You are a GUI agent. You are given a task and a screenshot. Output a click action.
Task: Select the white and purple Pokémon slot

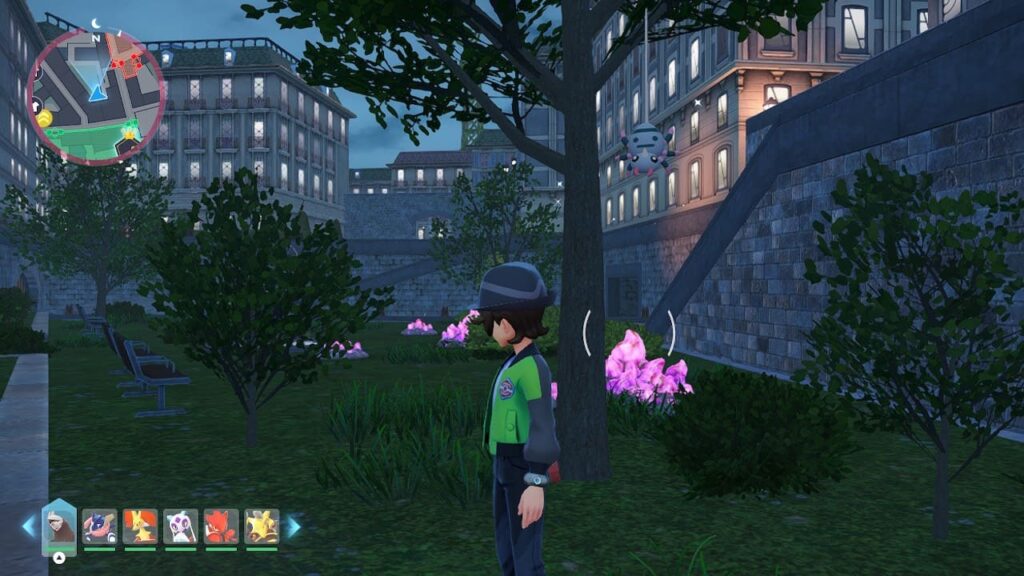click(x=181, y=526)
